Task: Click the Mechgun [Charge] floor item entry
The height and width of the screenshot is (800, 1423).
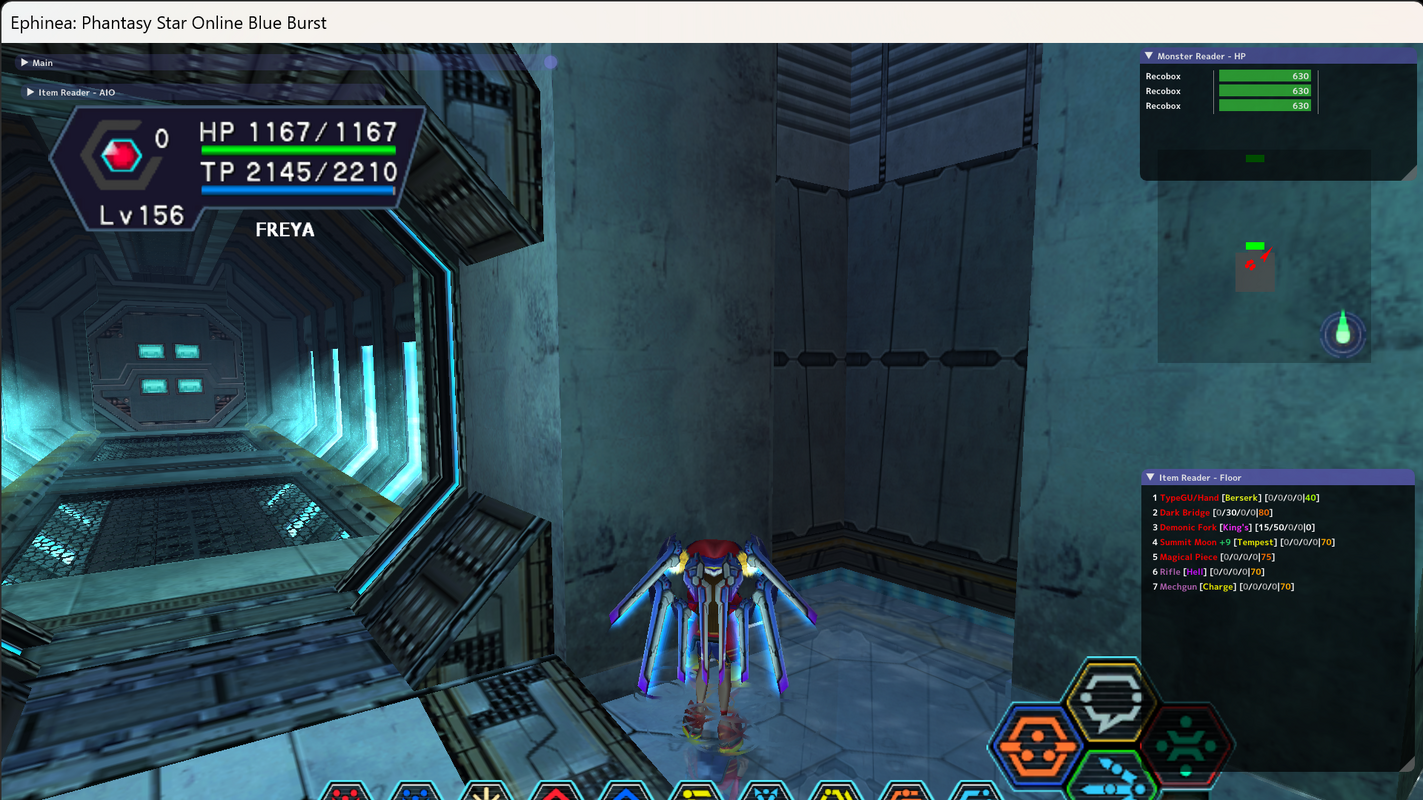Action: coord(1200,586)
